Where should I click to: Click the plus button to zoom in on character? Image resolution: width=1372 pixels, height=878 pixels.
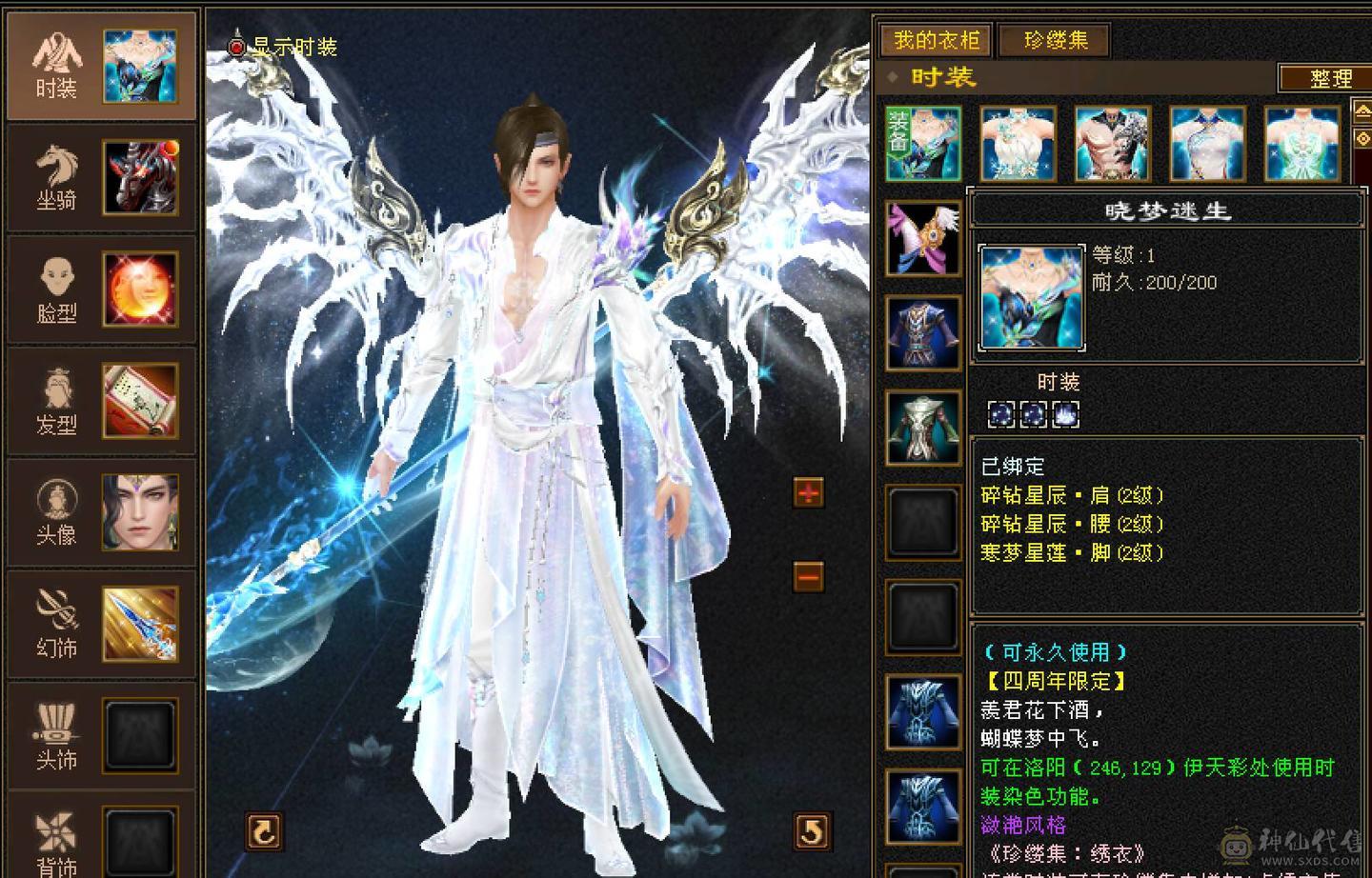[807, 493]
